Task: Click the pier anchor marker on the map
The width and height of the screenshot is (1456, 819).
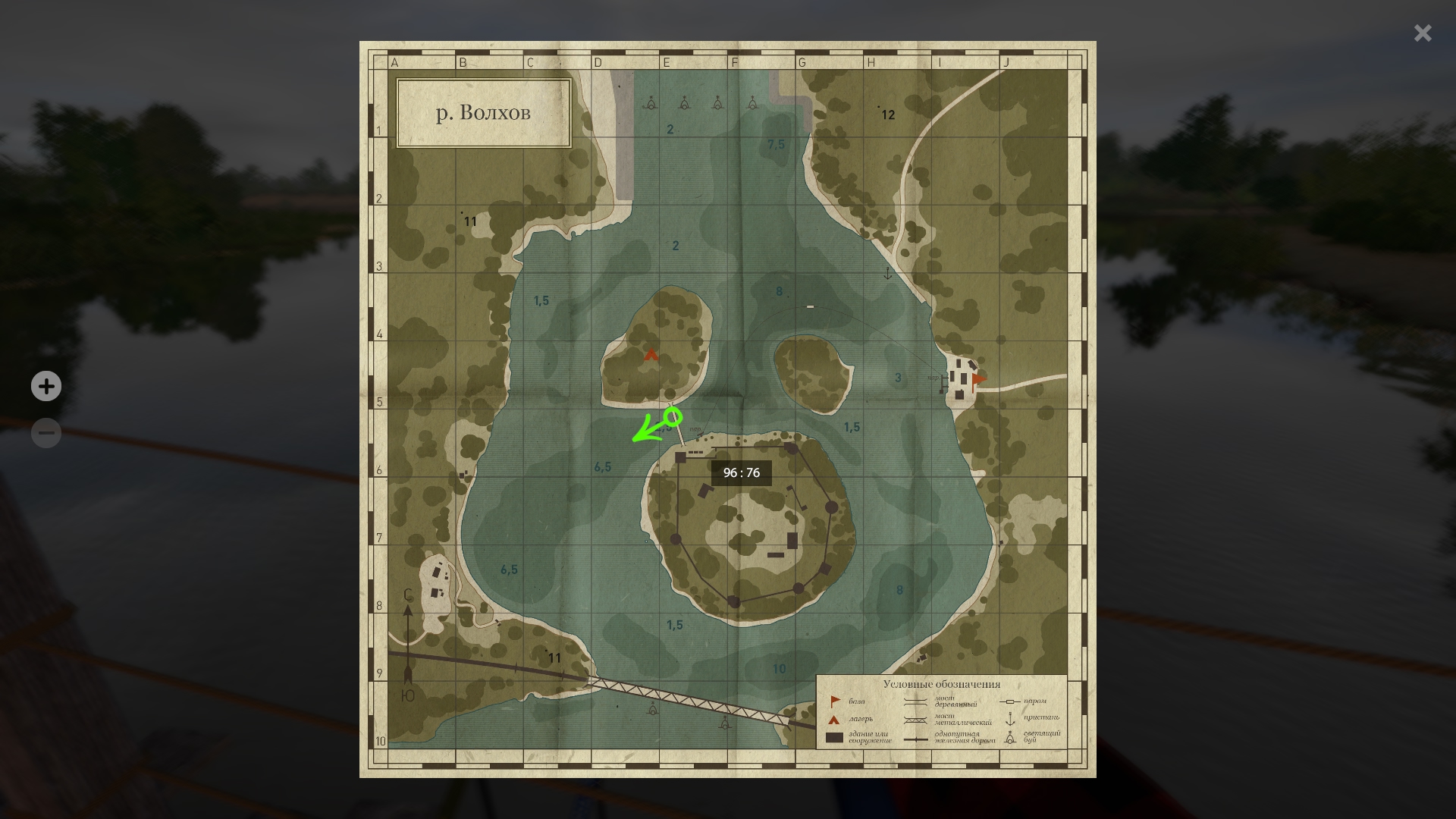Action: click(888, 273)
